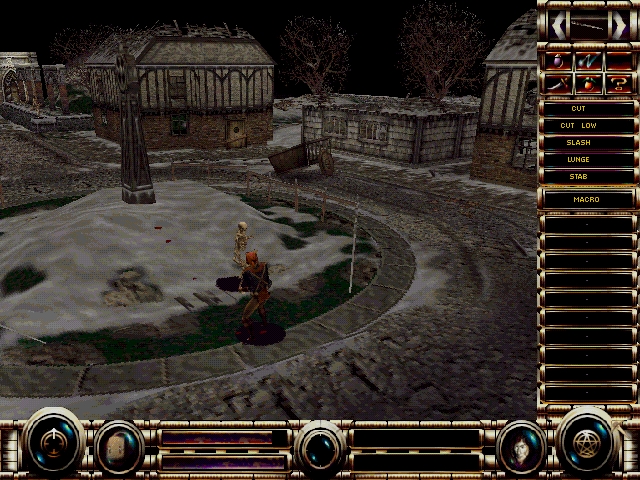Cycle weapon with the right arrow
Screen dimensions: 640x480
point(620,26)
